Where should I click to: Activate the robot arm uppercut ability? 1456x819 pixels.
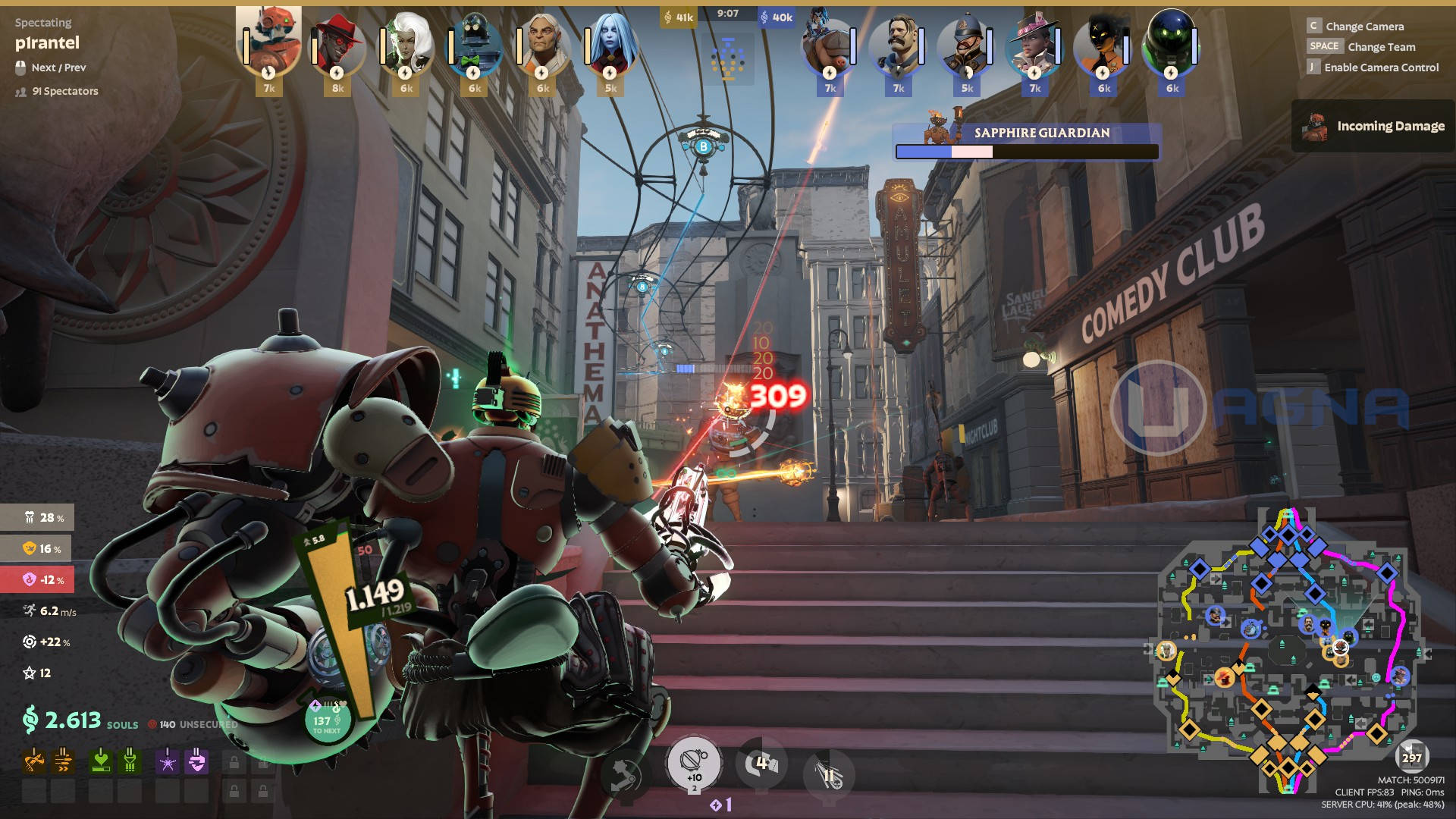coord(625,775)
